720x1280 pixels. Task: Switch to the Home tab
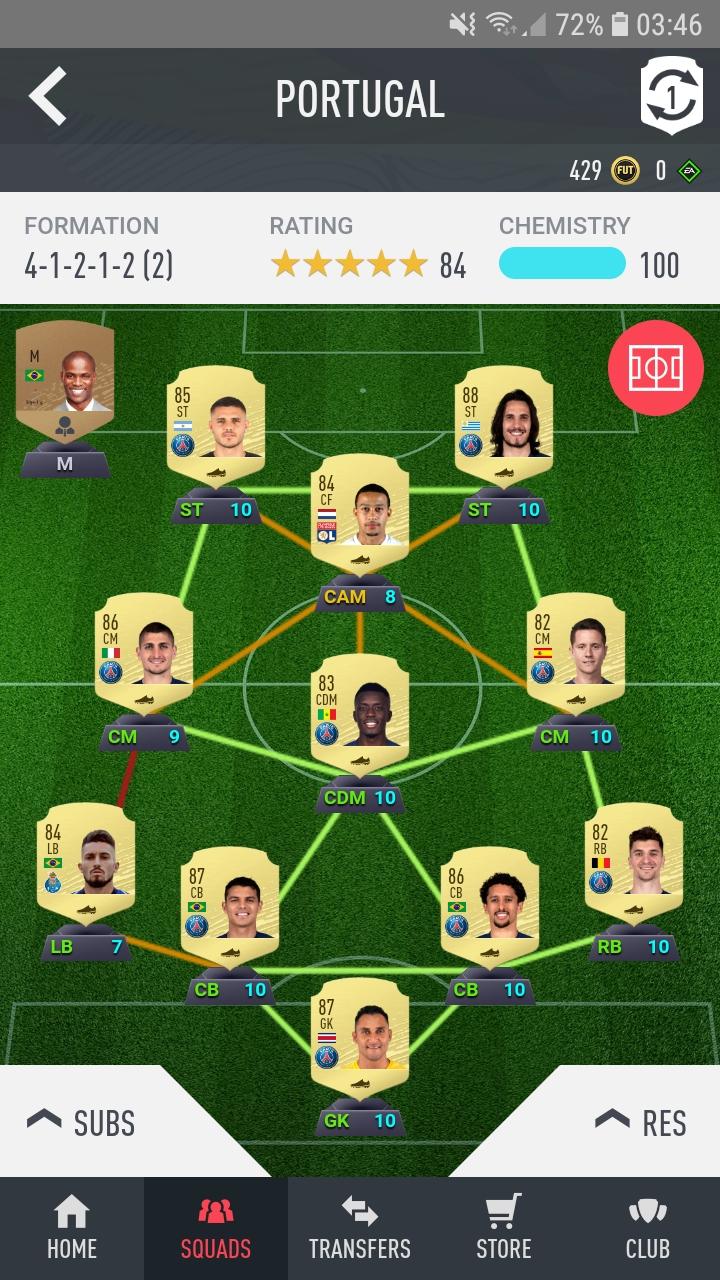click(x=72, y=1229)
